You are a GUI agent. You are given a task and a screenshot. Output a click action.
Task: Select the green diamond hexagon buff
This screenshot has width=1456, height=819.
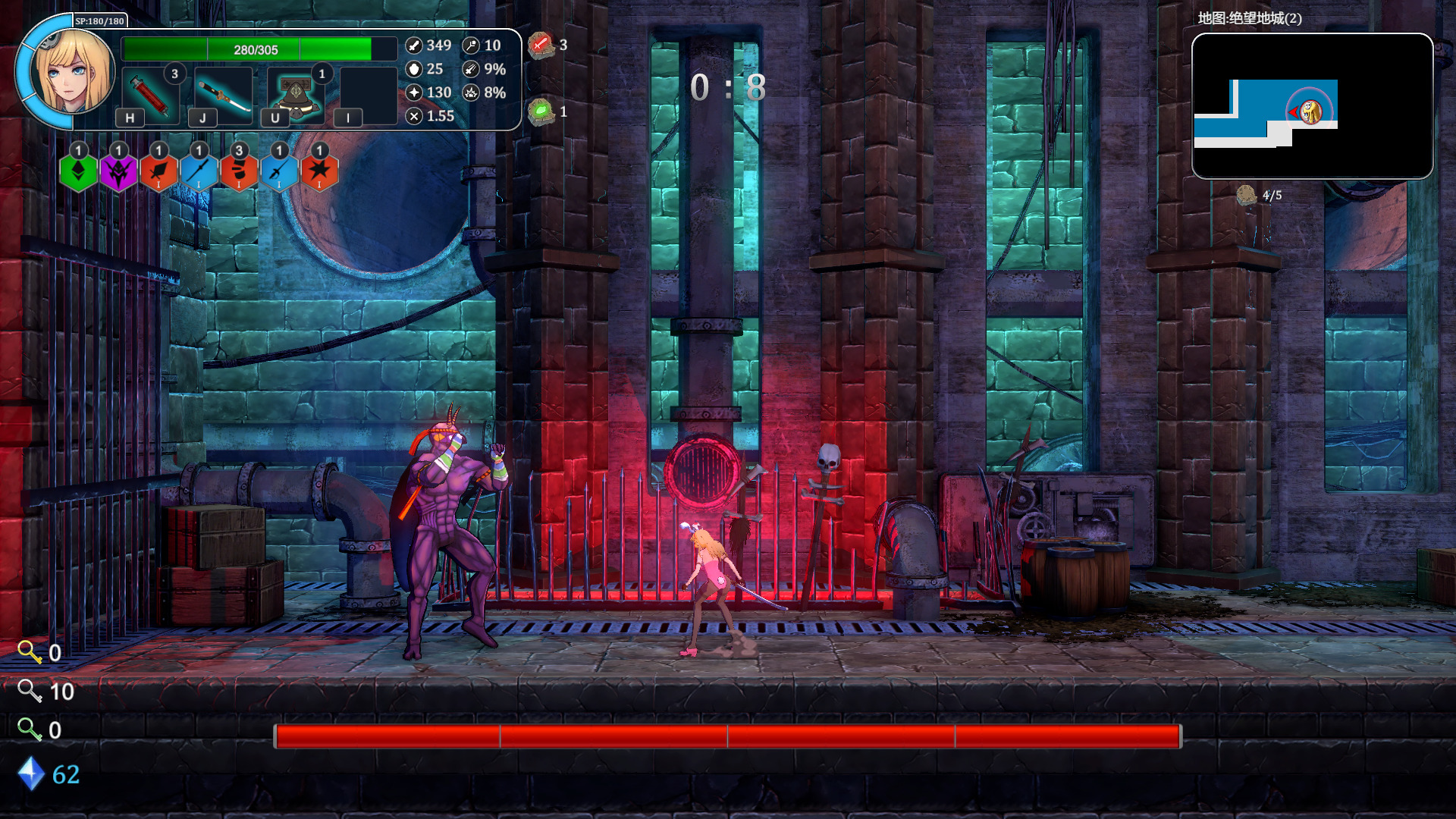click(x=78, y=171)
